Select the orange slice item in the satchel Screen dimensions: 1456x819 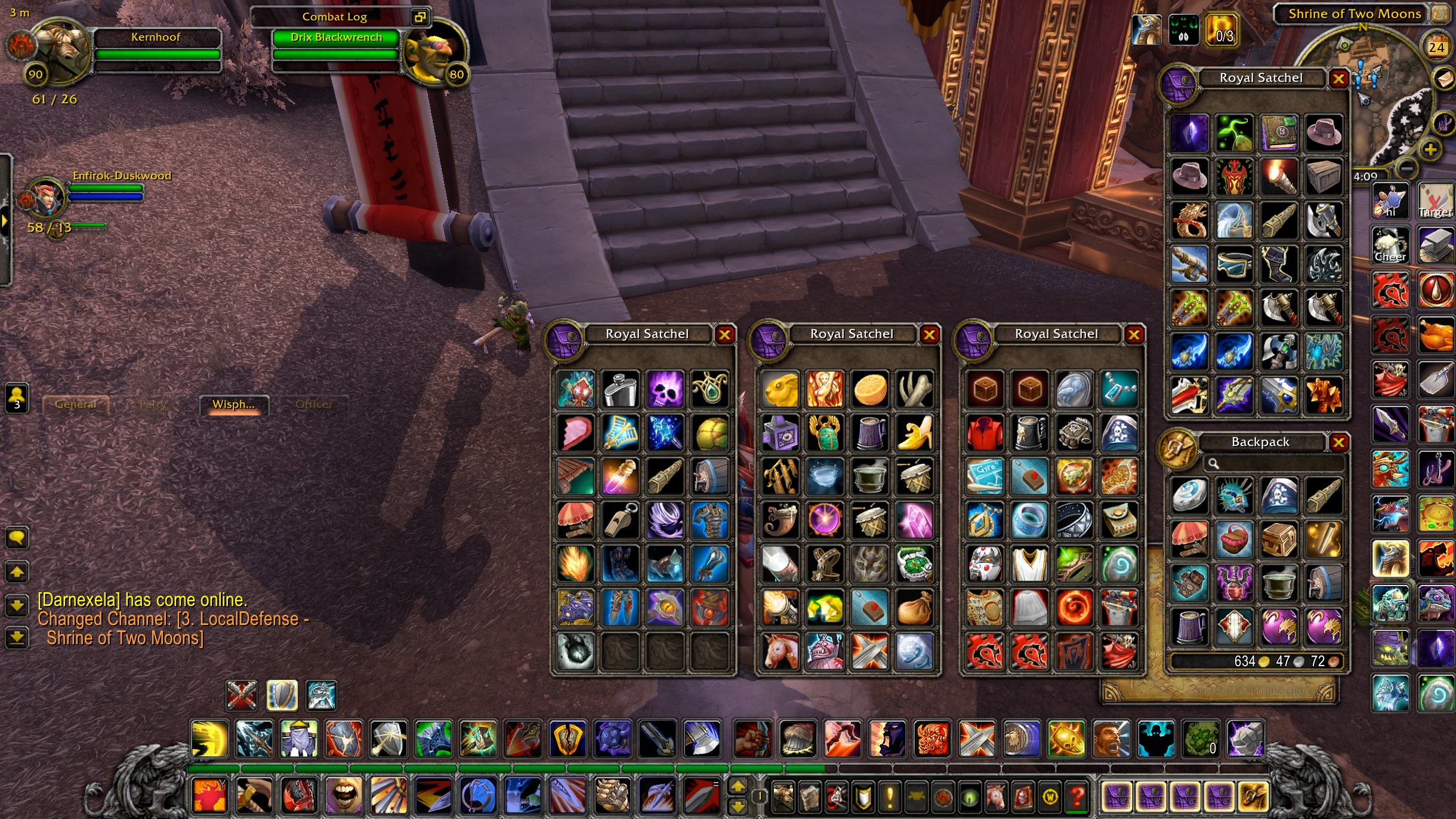pyautogui.click(x=869, y=389)
